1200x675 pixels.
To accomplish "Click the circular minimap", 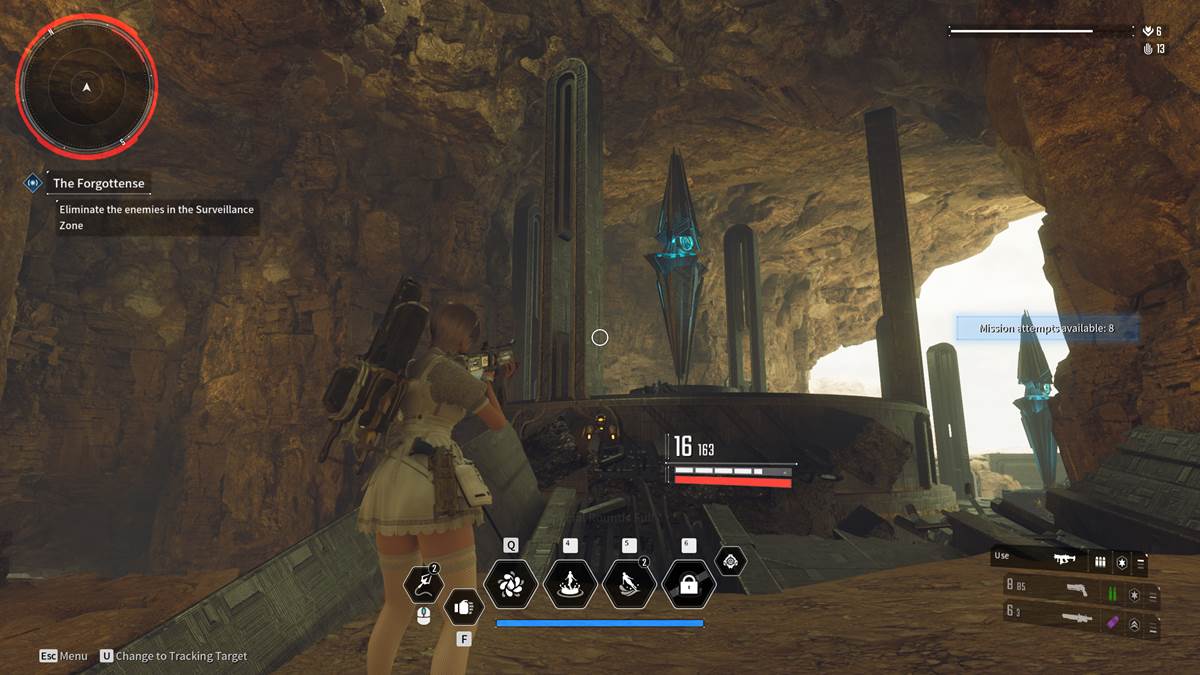I will (87, 88).
